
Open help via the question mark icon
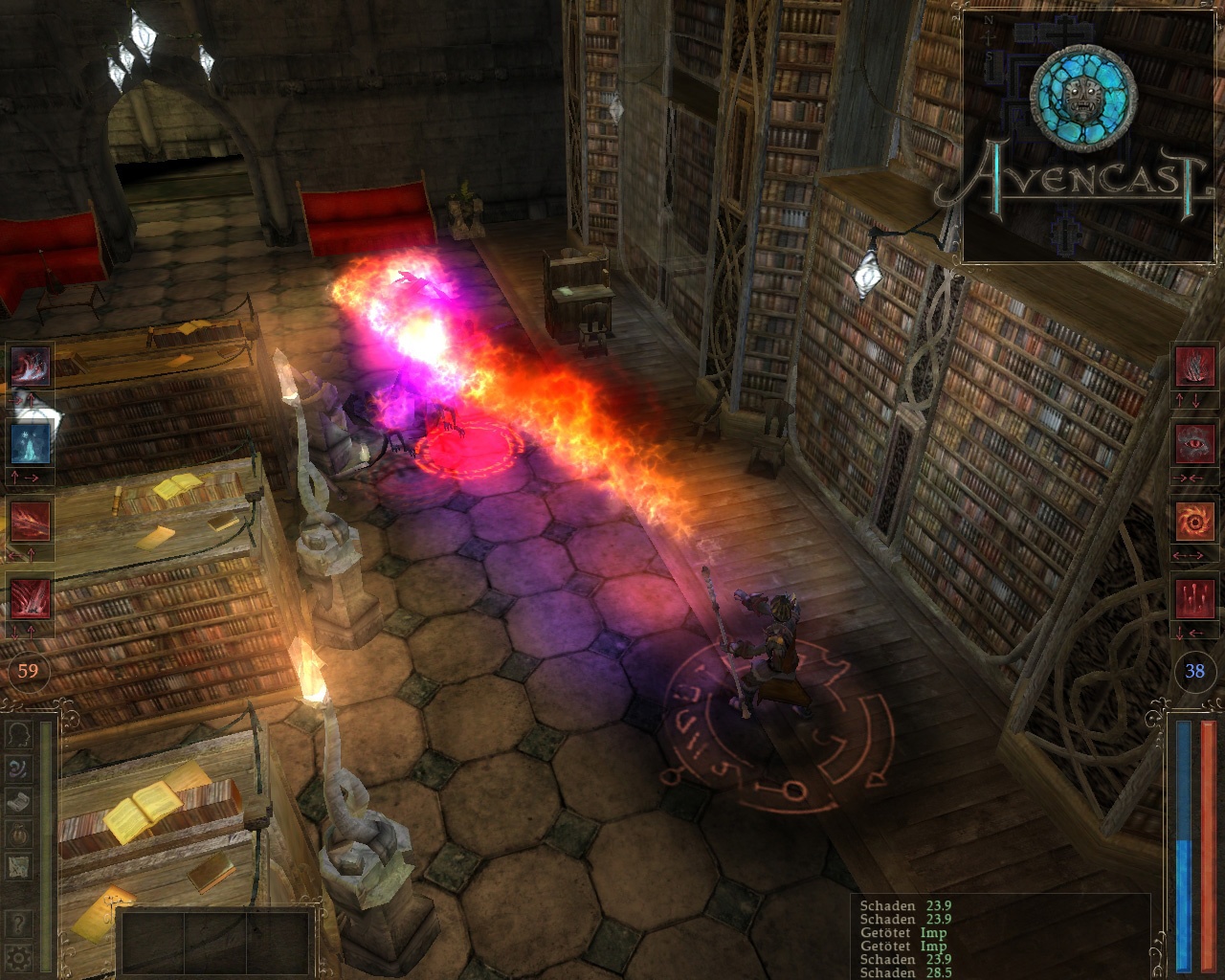pos(17,921)
